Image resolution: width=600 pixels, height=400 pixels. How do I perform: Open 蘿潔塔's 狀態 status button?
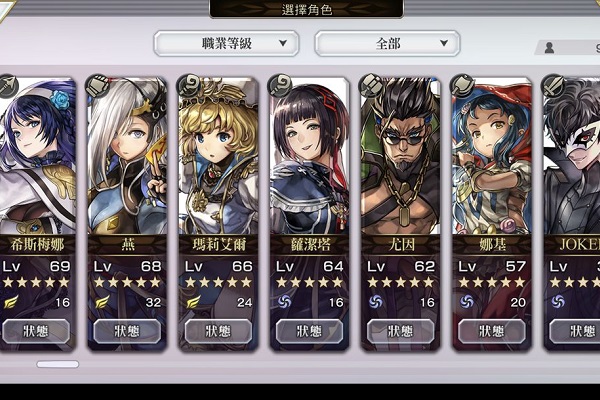point(310,331)
